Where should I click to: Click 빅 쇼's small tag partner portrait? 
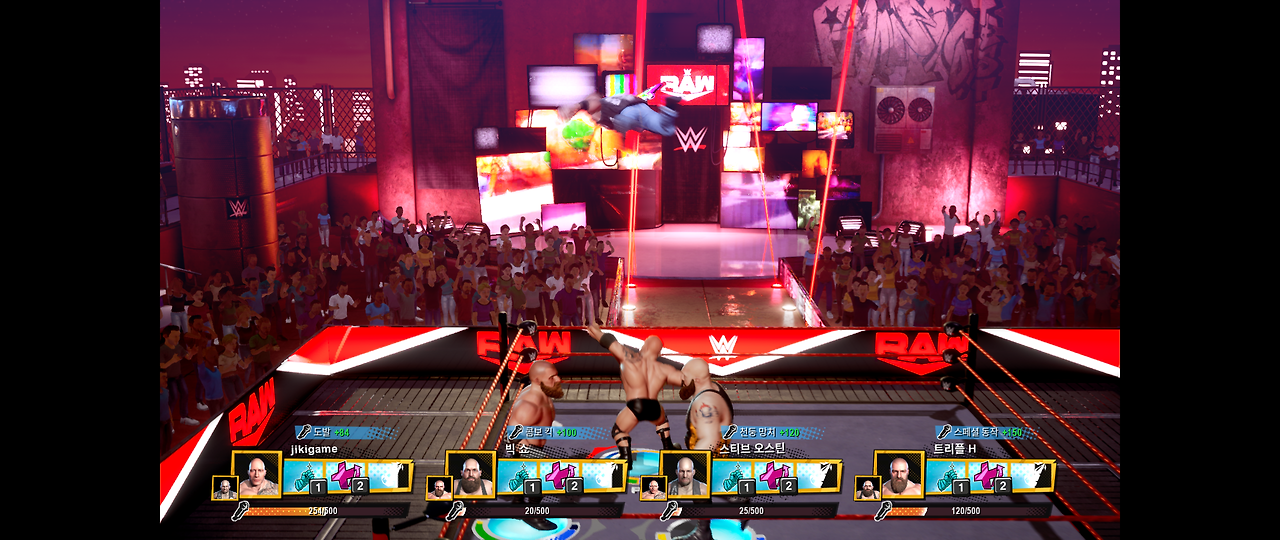click(438, 487)
